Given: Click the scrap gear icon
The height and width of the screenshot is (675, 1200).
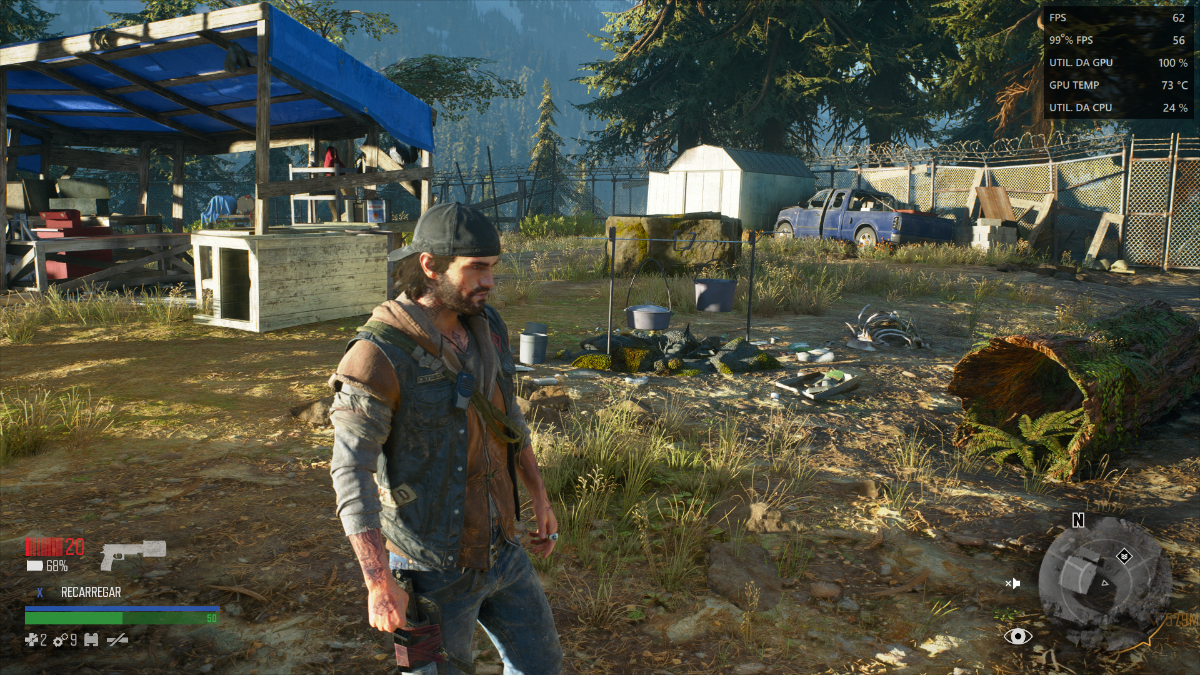Looking at the screenshot, I should [59, 639].
